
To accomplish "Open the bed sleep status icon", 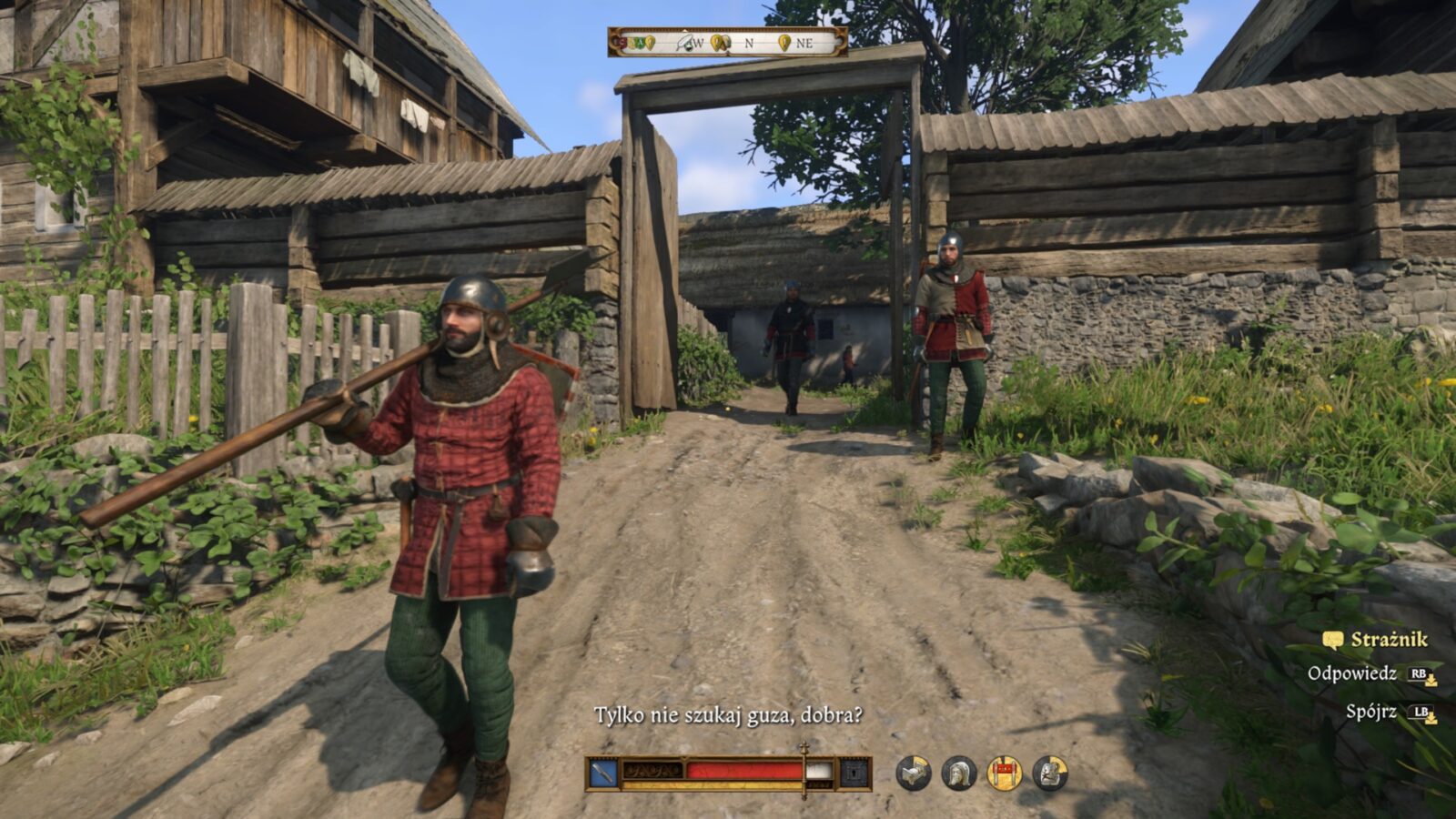I will coord(914,773).
